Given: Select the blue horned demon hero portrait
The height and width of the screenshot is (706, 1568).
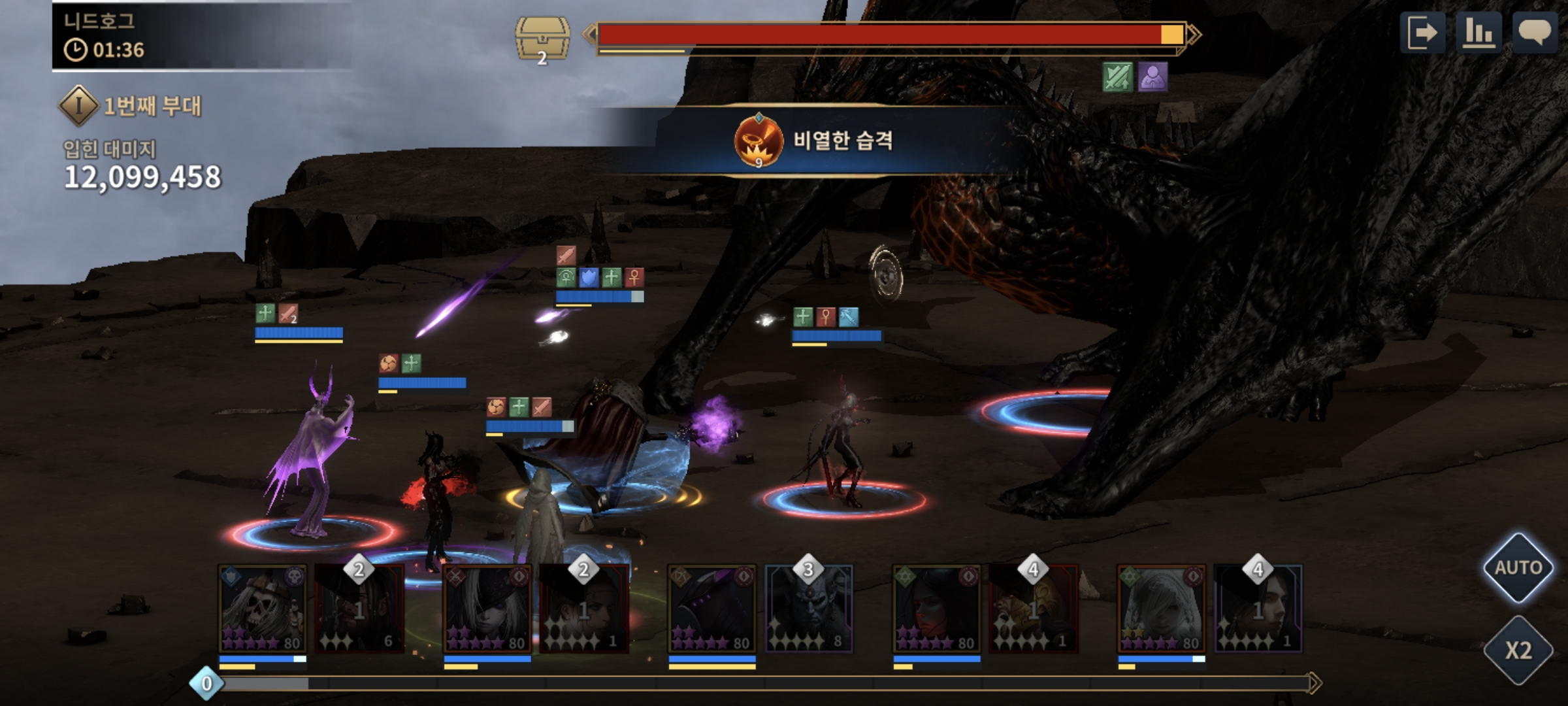Looking at the screenshot, I should click(x=809, y=609).
